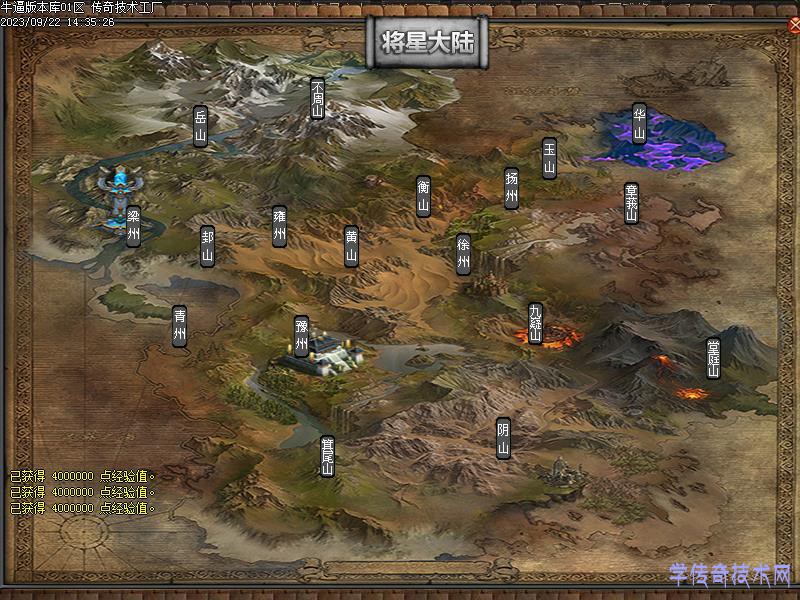This screenshot has height=600, width=800.
Task: Pick the 扬州 city marker
Action: (x=511, y=188)
